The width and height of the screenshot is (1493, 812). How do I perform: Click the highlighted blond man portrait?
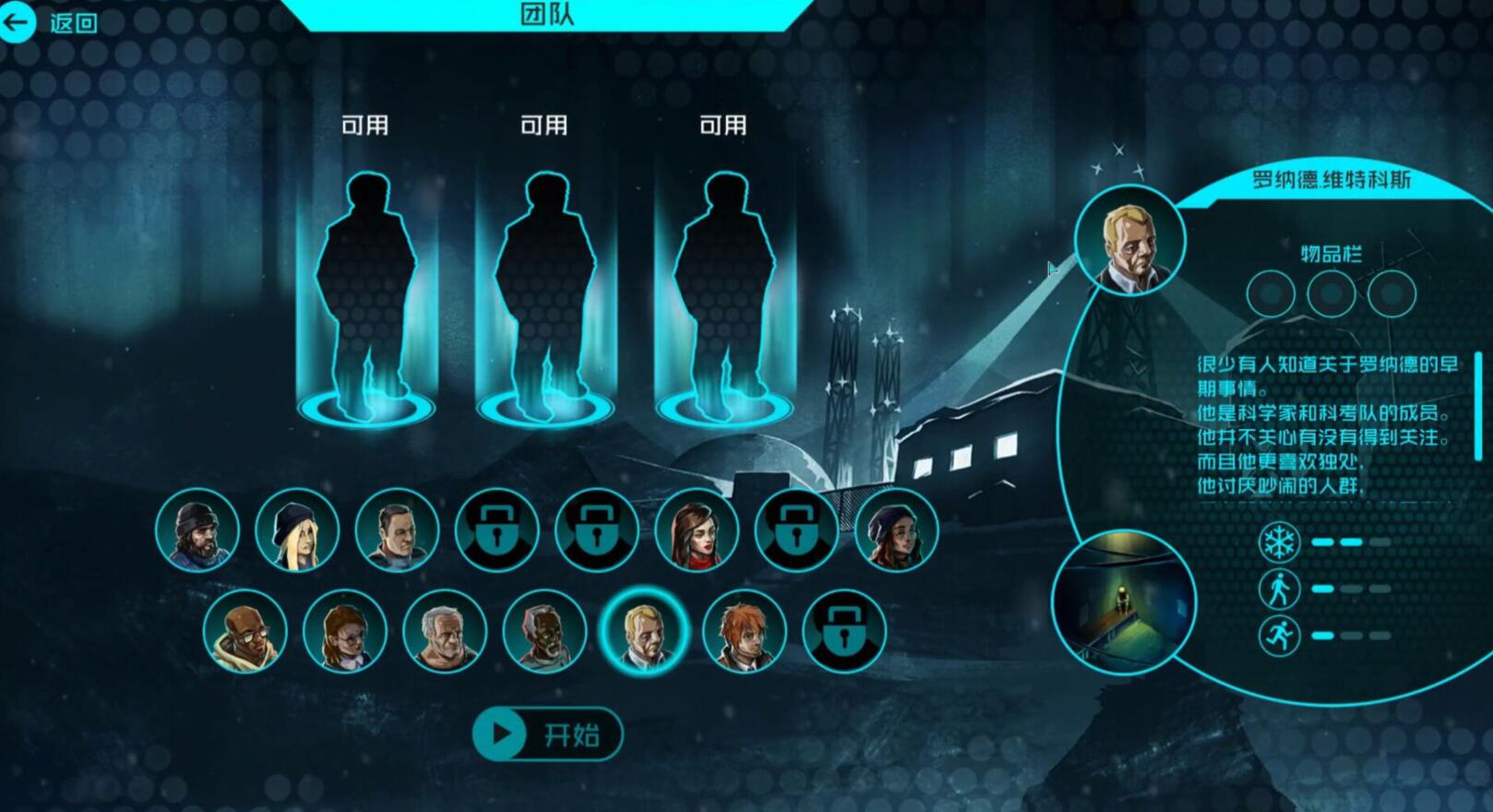644,631
